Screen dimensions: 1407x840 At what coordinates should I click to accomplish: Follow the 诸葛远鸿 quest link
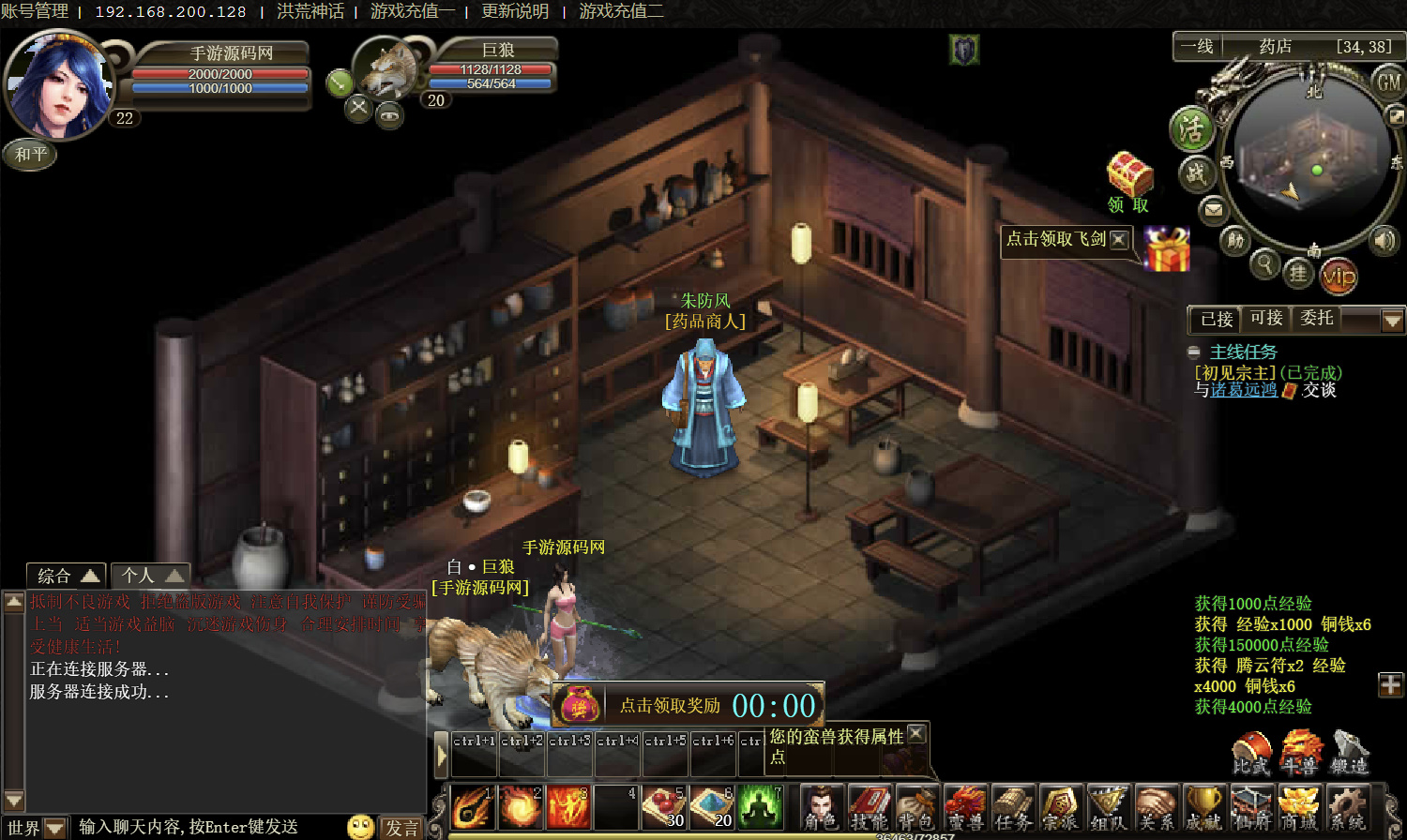tap(1244, 390)
